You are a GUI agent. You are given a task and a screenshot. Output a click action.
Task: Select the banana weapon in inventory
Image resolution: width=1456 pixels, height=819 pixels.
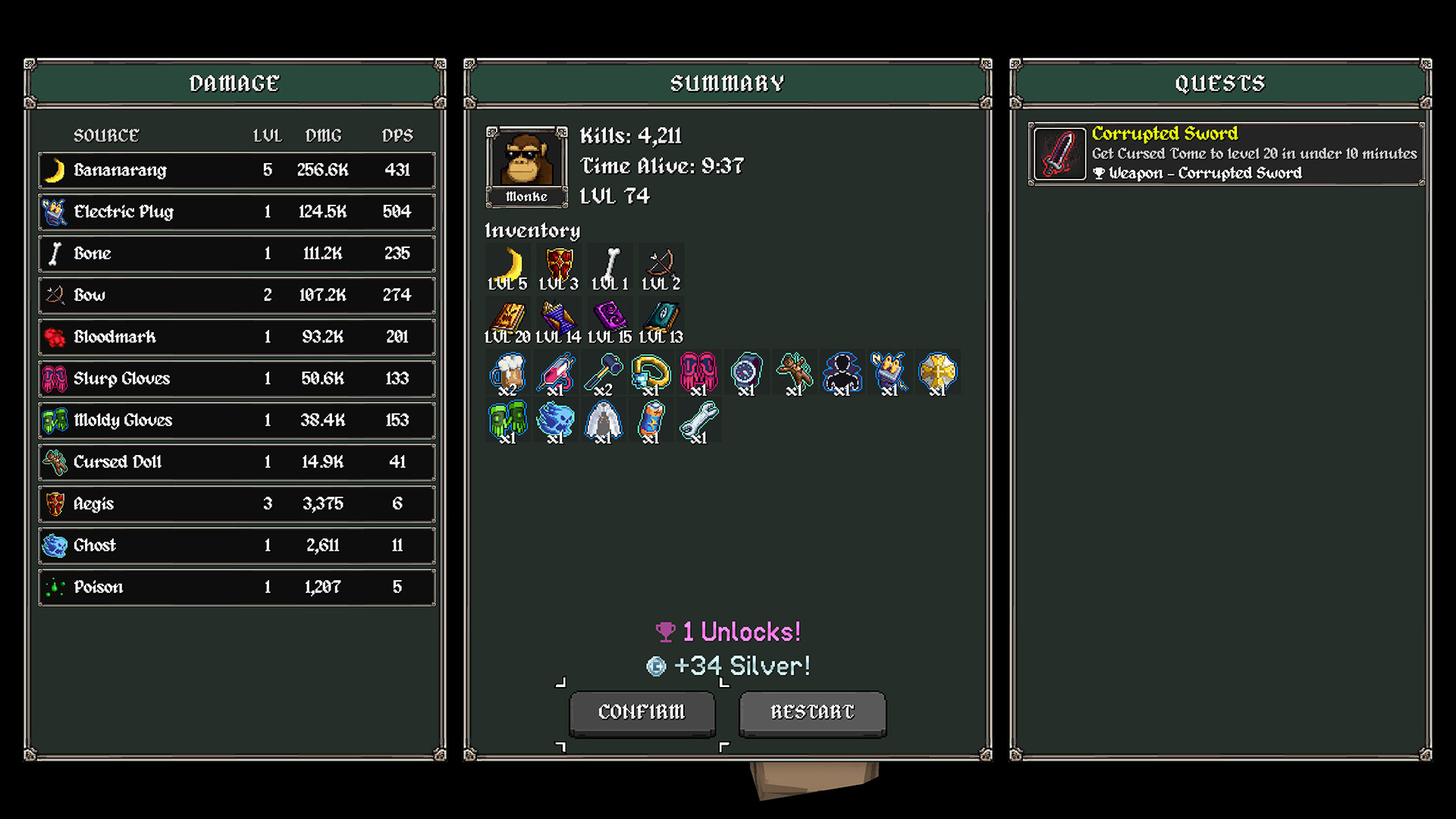point(508,265)
